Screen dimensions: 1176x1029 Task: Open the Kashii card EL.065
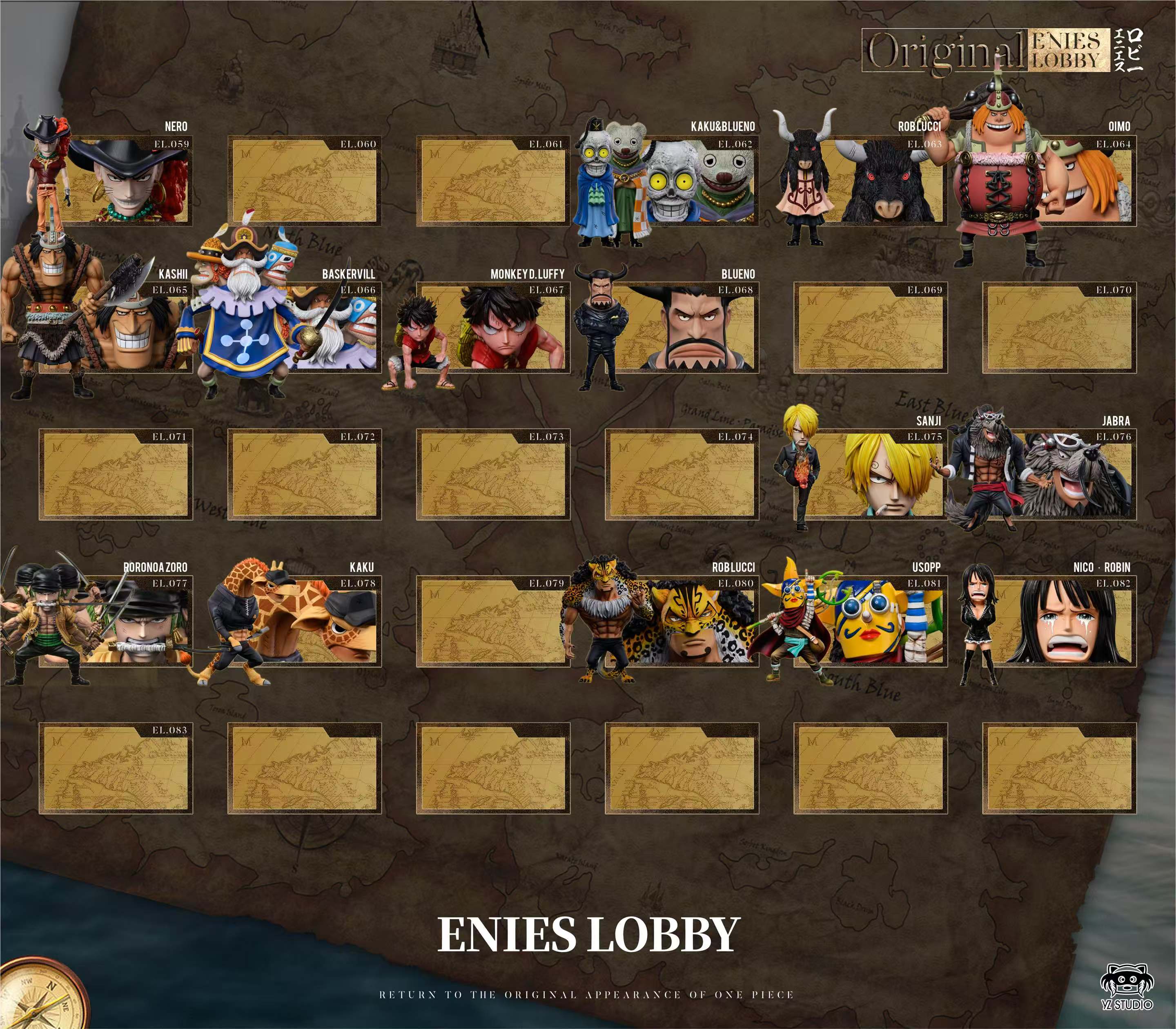pyautogui.click(x=132, y=327)
